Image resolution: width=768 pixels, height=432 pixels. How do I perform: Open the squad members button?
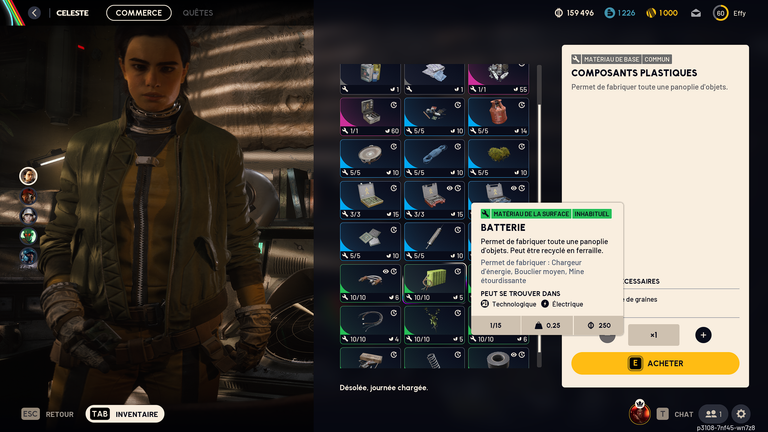point(712,414)
